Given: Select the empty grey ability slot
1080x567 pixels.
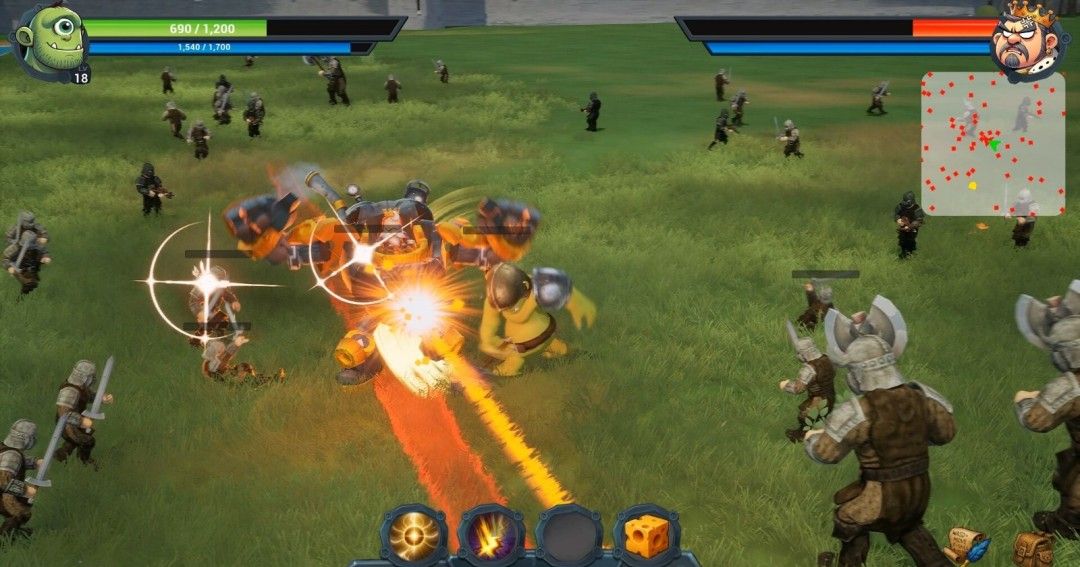Looking at the screenshot, I should click(x=569, y=536).
